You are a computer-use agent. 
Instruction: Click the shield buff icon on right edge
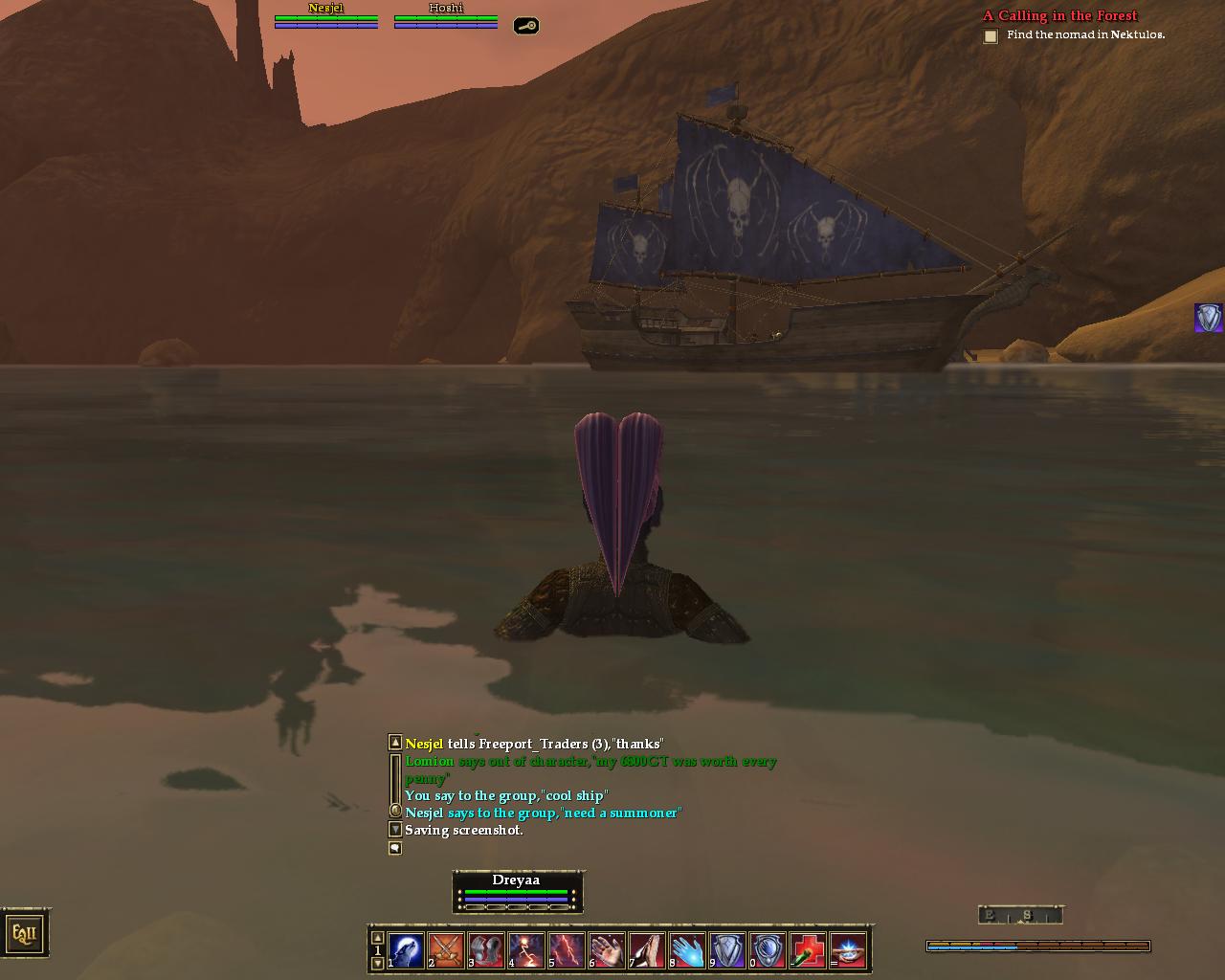[1209, 318]
